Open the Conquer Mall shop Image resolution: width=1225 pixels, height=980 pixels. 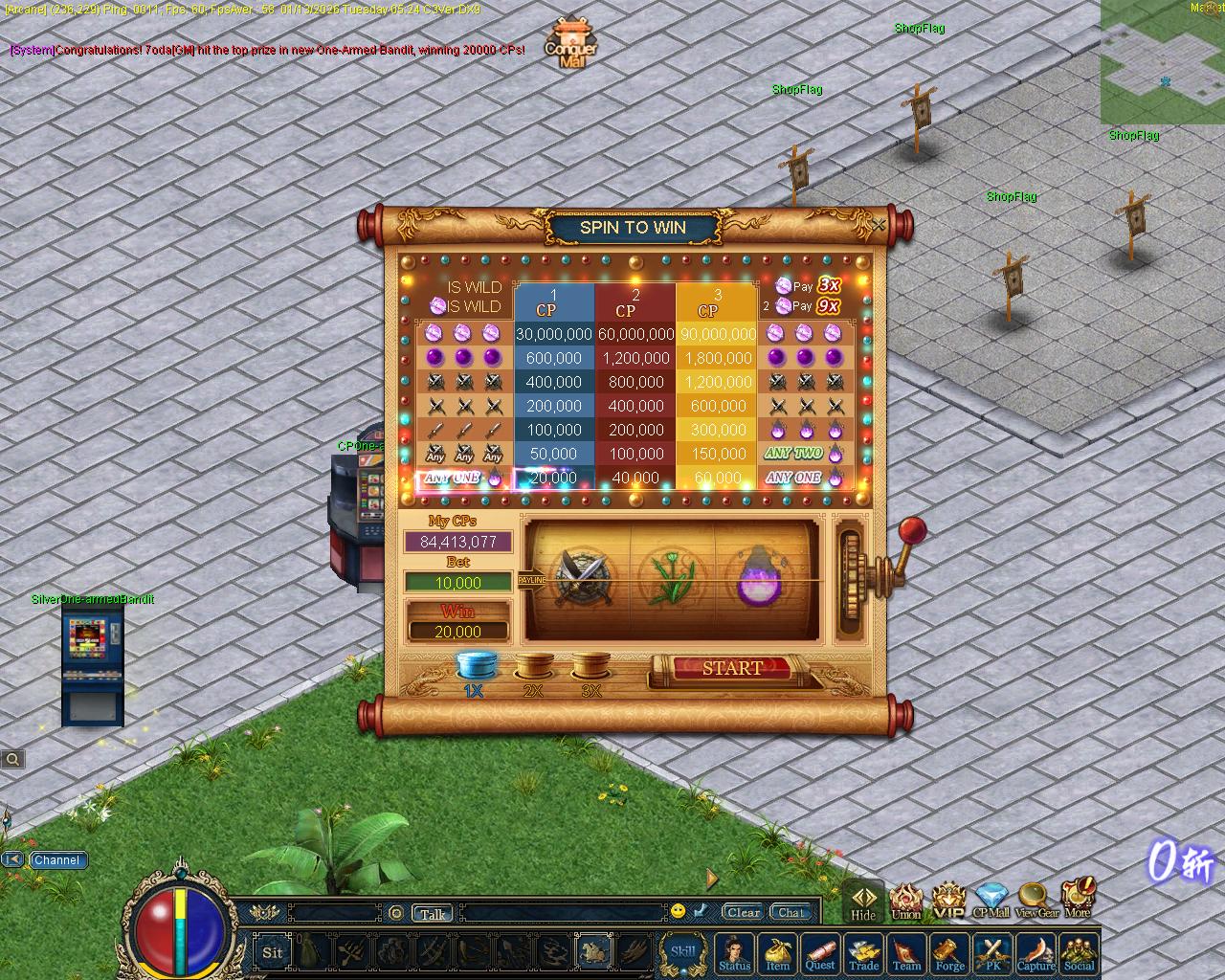coord(570,43)
